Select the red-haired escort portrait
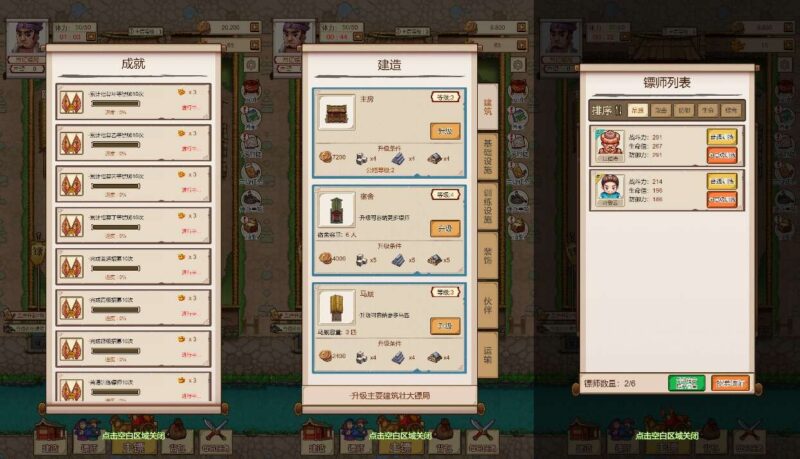 608,144
